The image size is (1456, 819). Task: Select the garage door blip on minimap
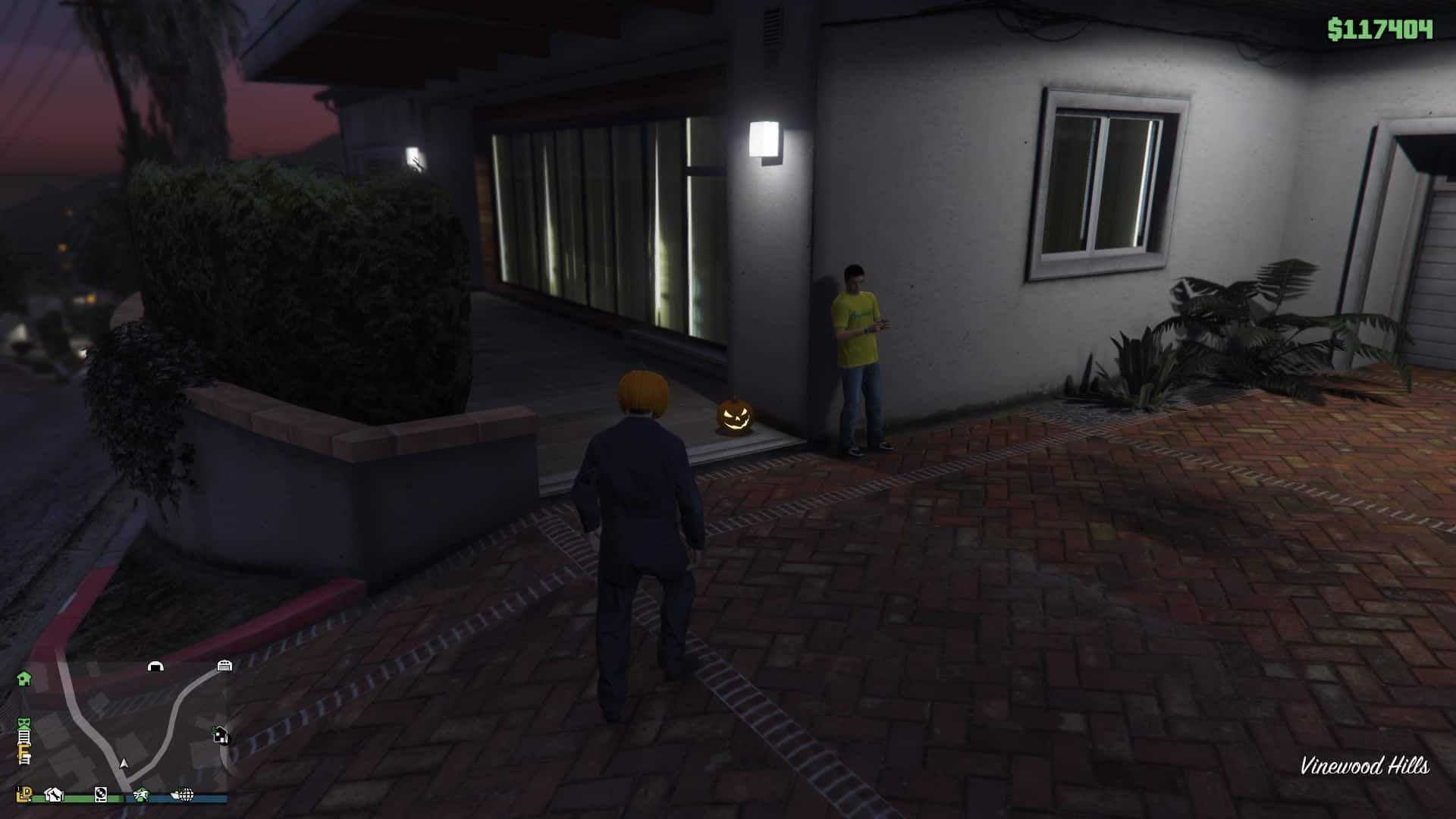225,666
